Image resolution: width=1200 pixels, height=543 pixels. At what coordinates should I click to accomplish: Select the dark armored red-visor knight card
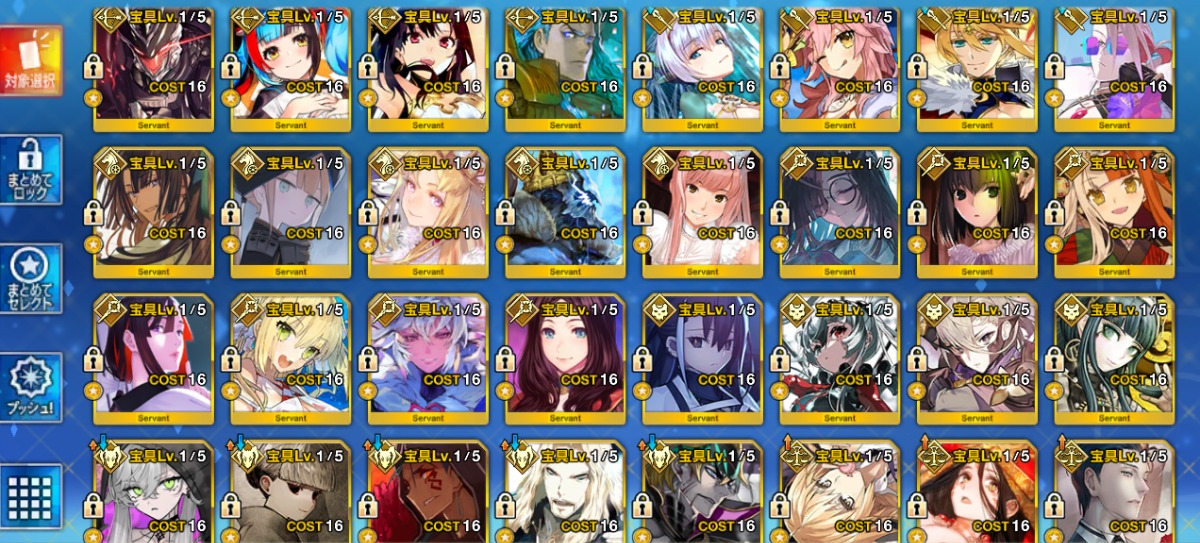[x=153, y=70]
